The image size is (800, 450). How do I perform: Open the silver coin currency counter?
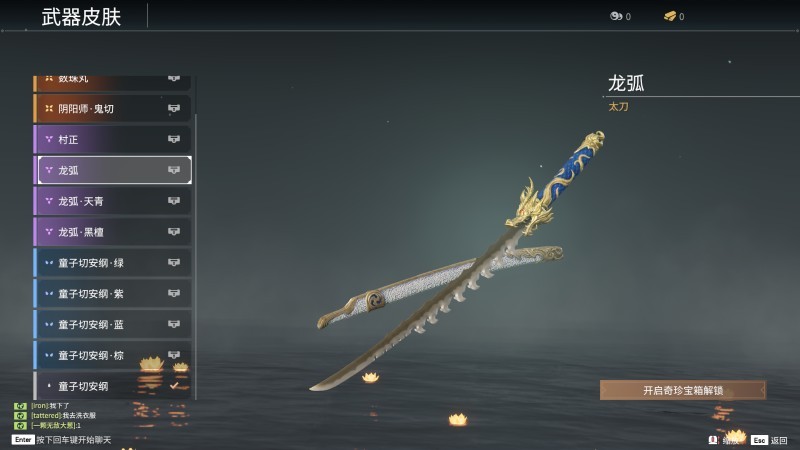tap(620, 16)
